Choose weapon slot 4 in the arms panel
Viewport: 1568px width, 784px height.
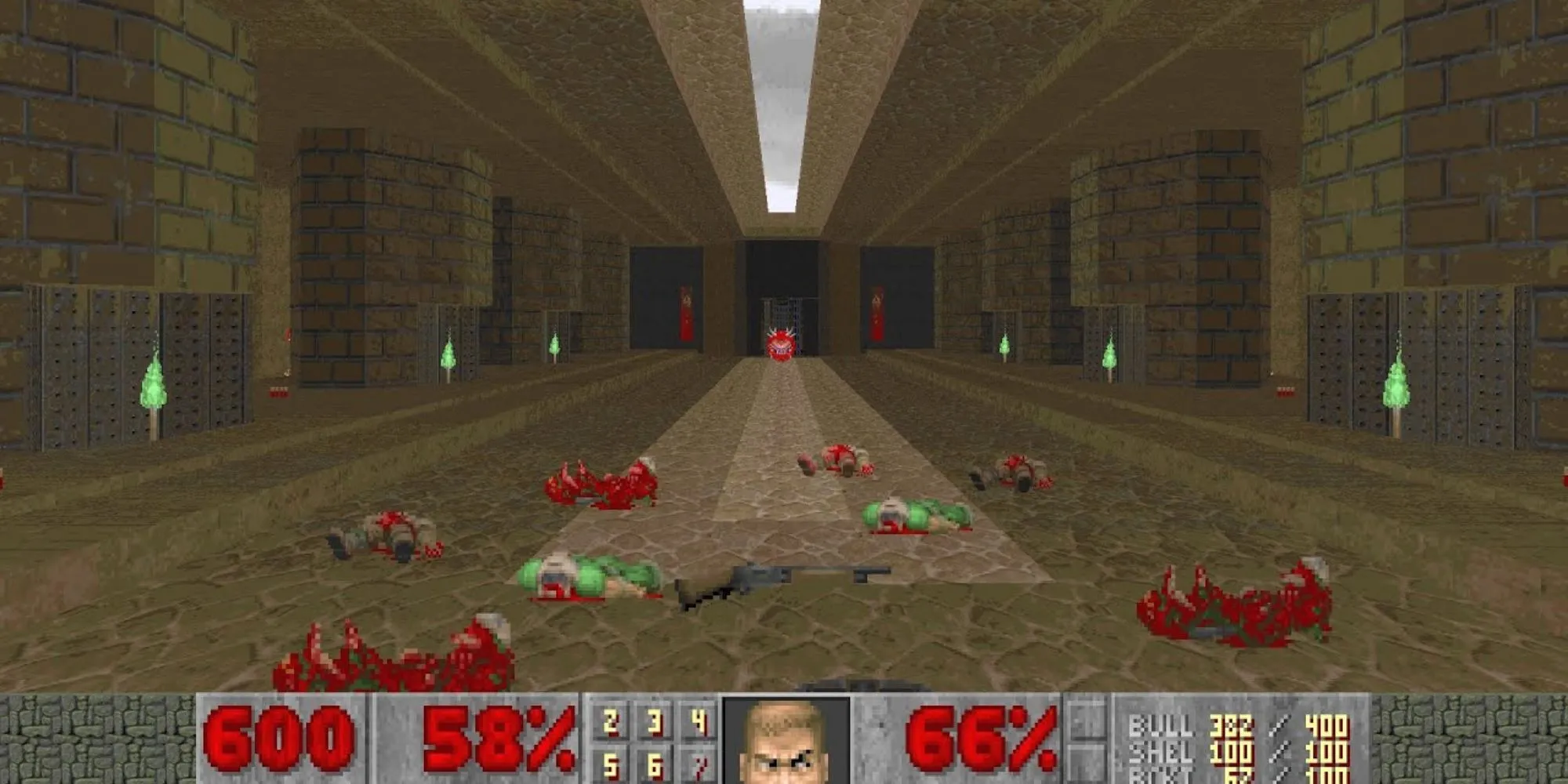point(699,722)
